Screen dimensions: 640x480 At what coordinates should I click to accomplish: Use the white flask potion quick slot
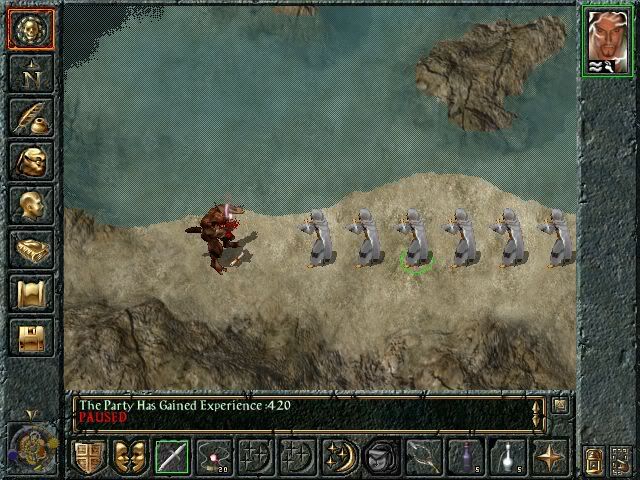tap(507, 457)
